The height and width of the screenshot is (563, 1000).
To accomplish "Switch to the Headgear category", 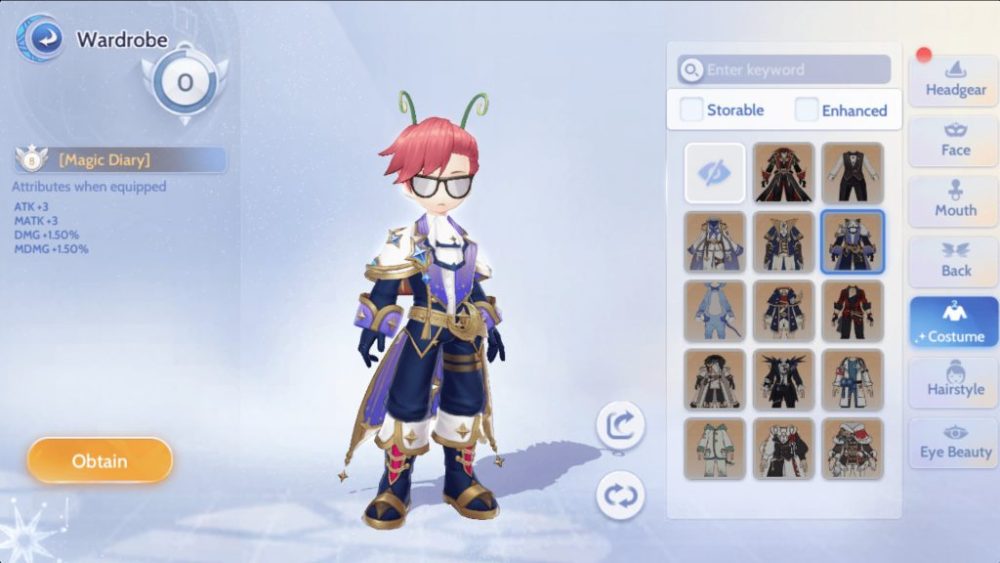I will [x=954, y=79].
